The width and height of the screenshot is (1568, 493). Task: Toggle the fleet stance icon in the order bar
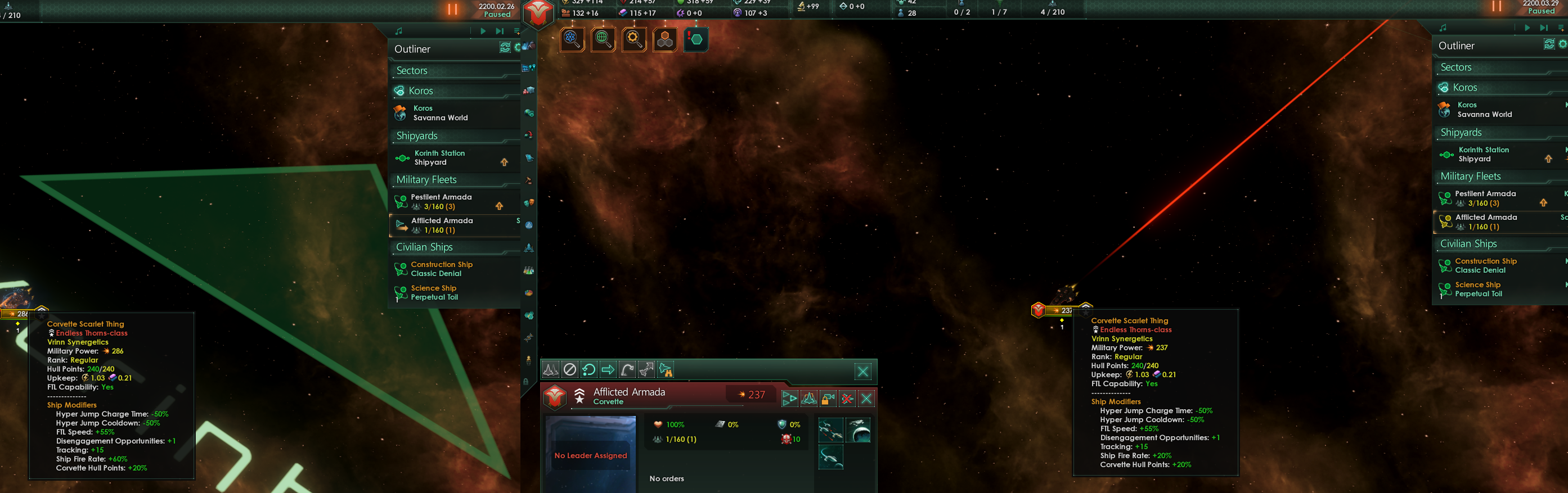550,369
